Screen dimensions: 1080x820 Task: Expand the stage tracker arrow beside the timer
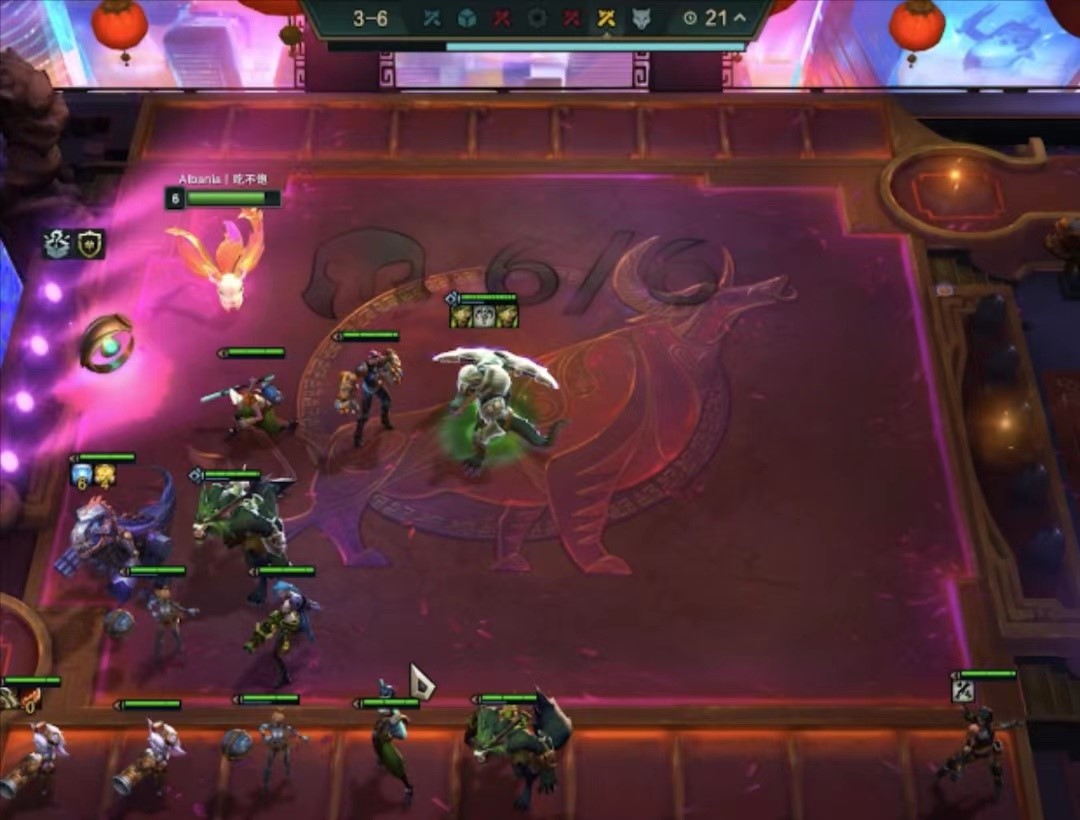(x=739, y=18)
